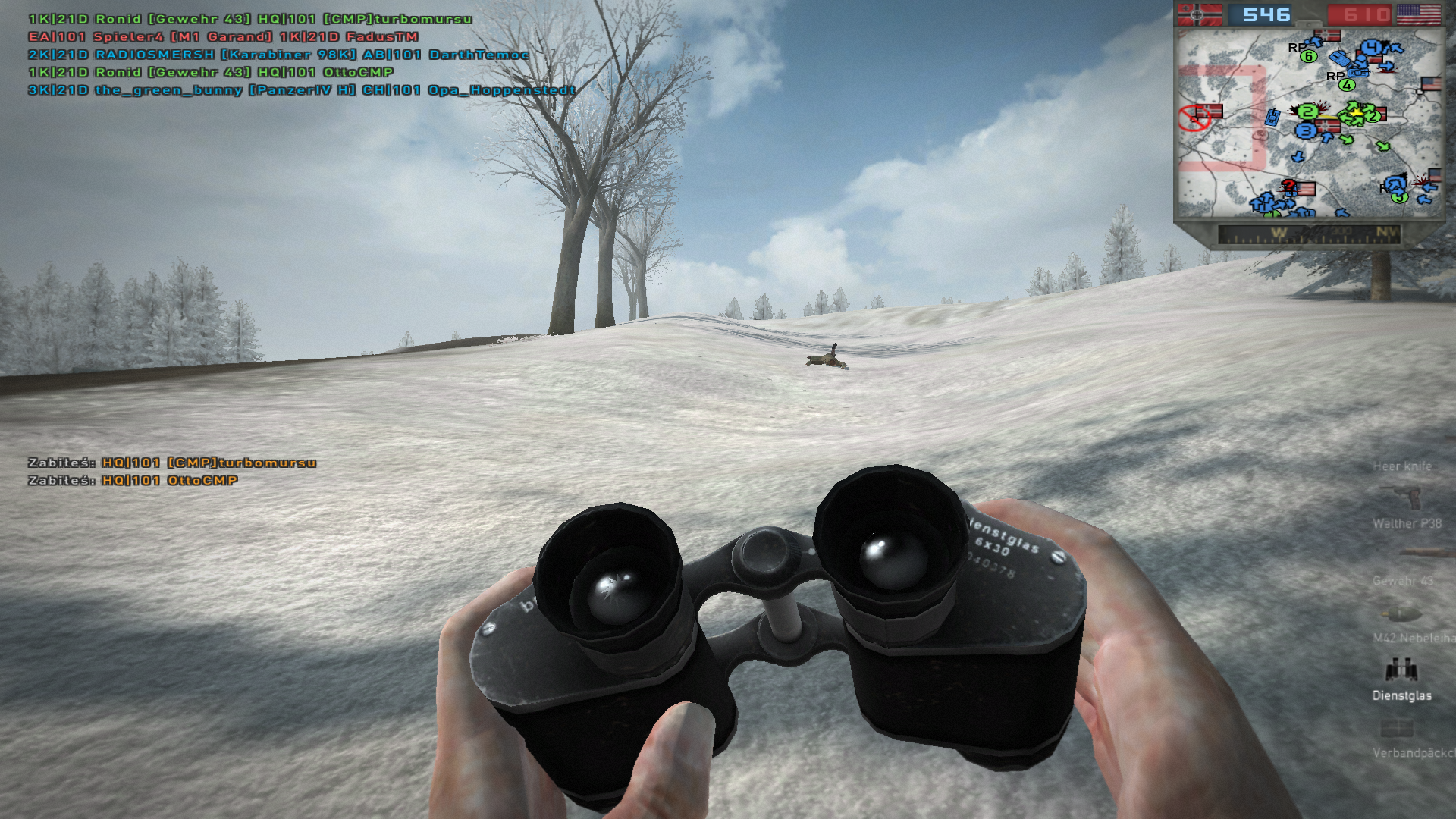1456x819 pixels.
Task: Click rally point 4 marker on minimap
Action: pos(1347,84)
